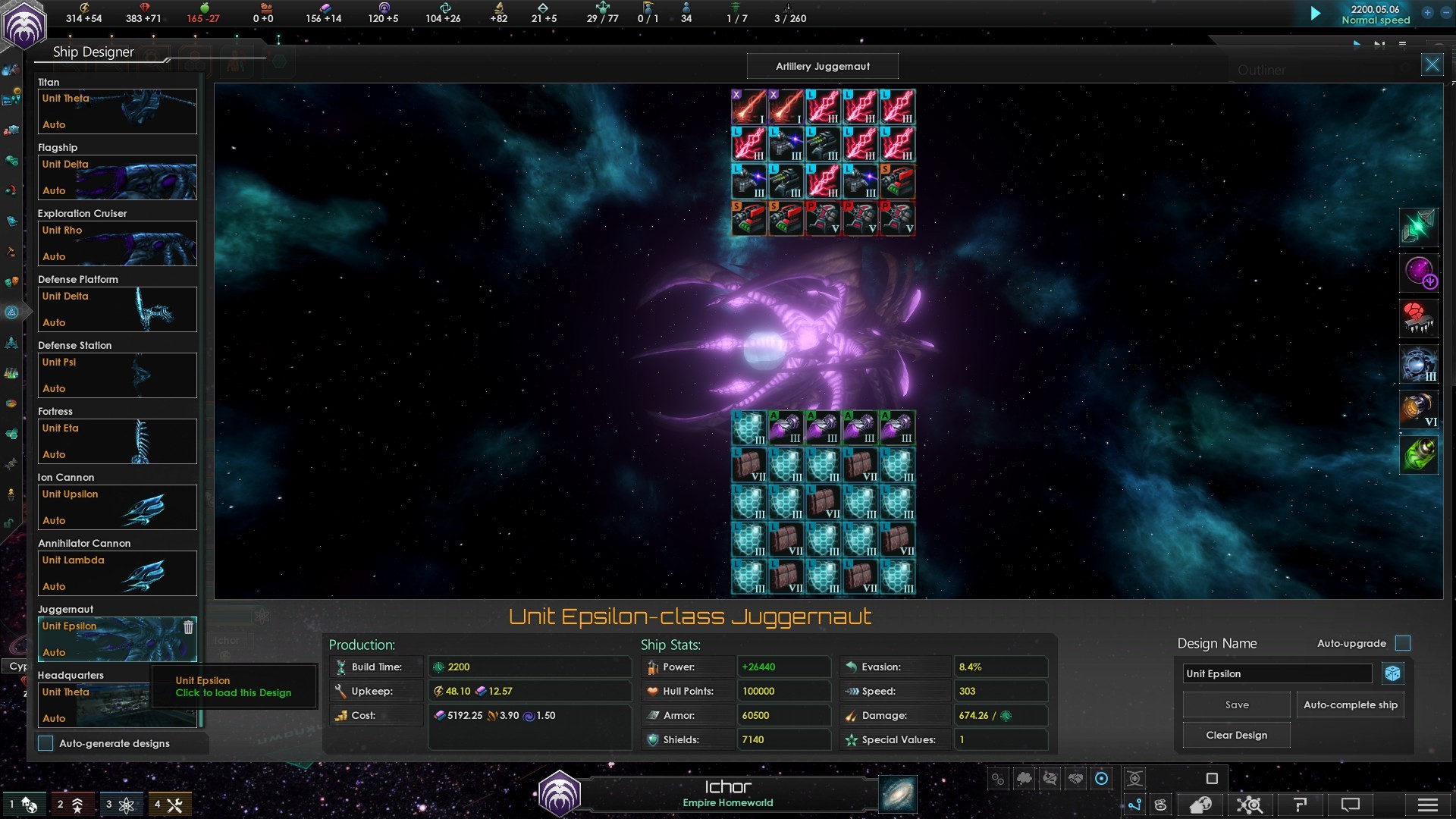Screen dimensions: 1456x819
Task: Select the Unit Eta Fortress design
Action: point(117,441)
